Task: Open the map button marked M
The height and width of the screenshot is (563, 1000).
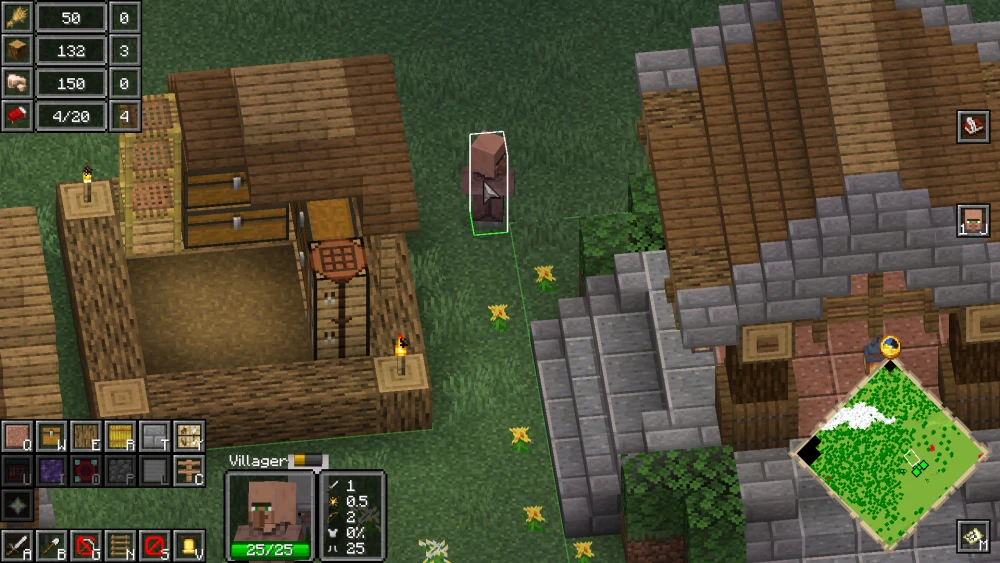Action: (x=973, y=537)
